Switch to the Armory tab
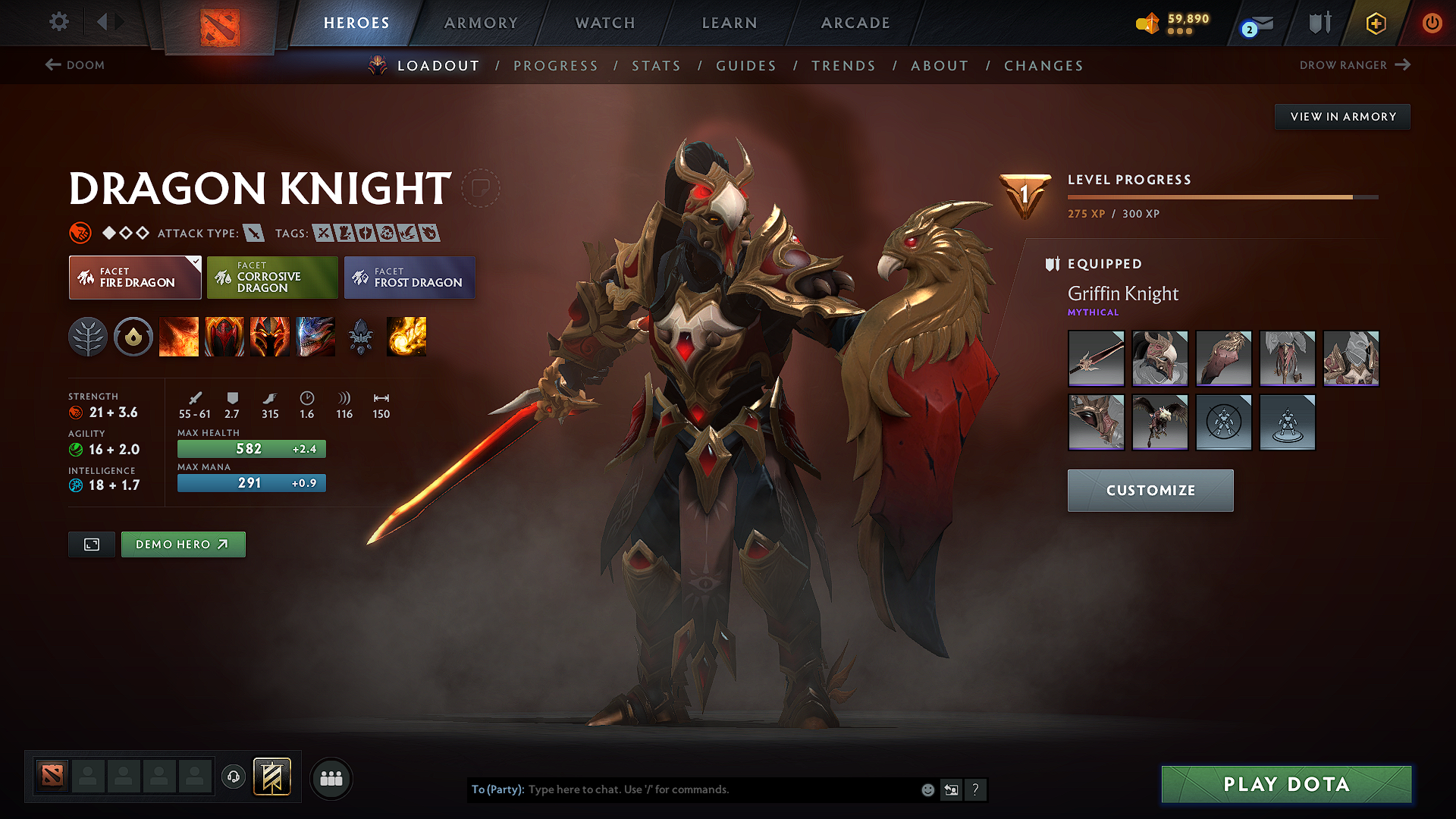1456x819 pixels. point(481,23)
